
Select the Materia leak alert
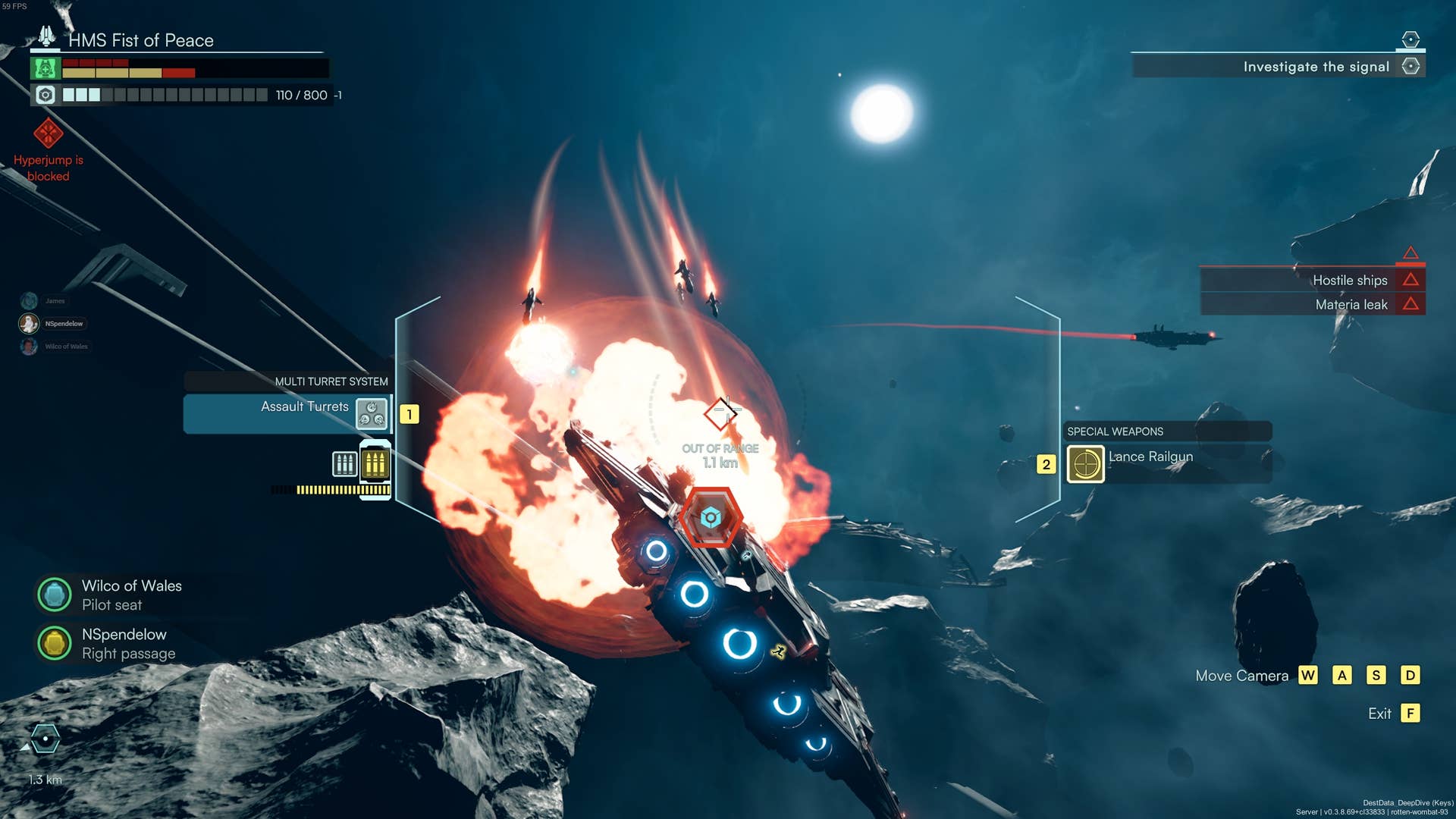1351,304
